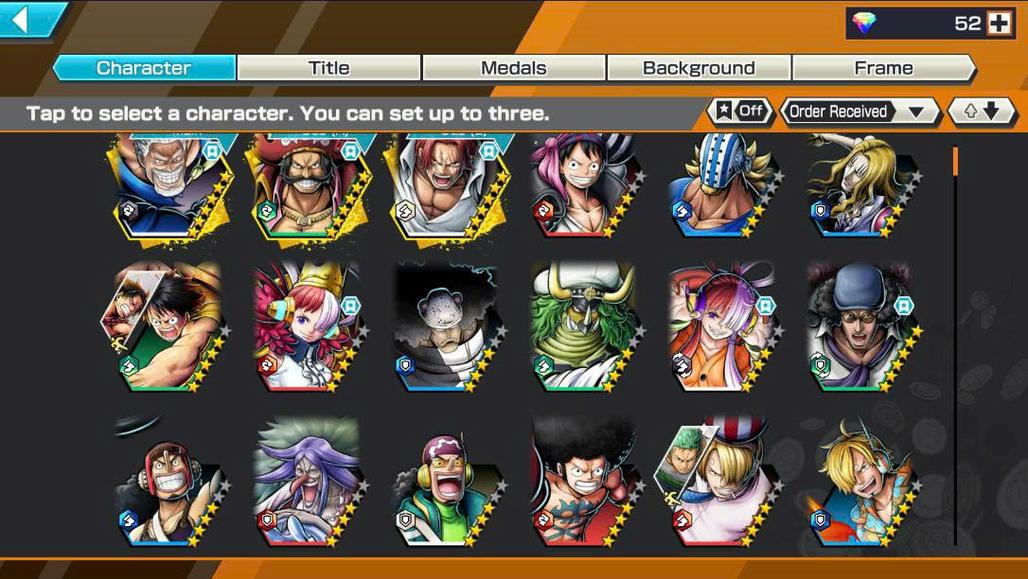Add more rainbow diamonds with plus button

pos(999,24)
